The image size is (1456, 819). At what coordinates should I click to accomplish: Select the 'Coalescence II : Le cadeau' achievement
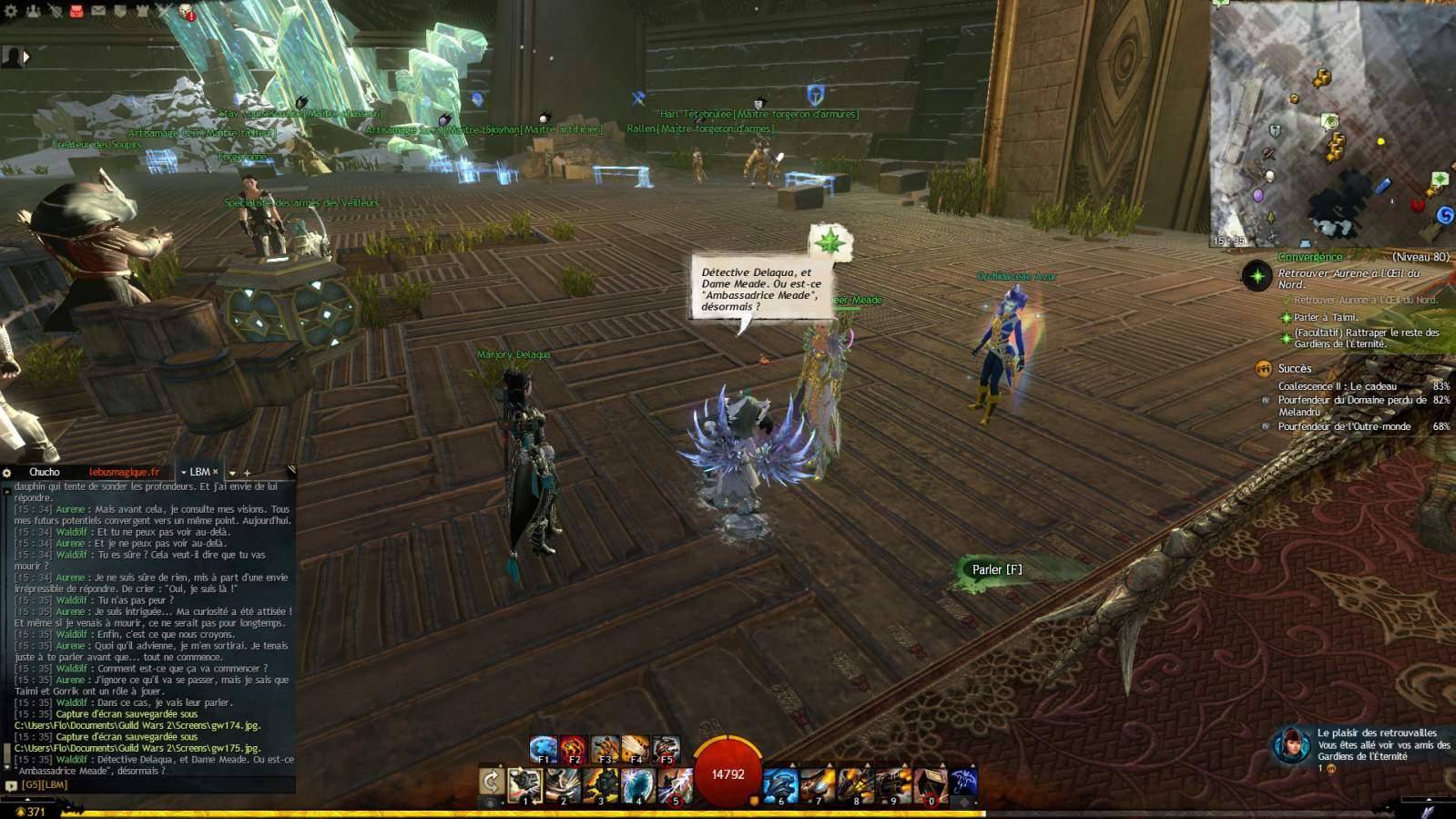[1337, 386]
